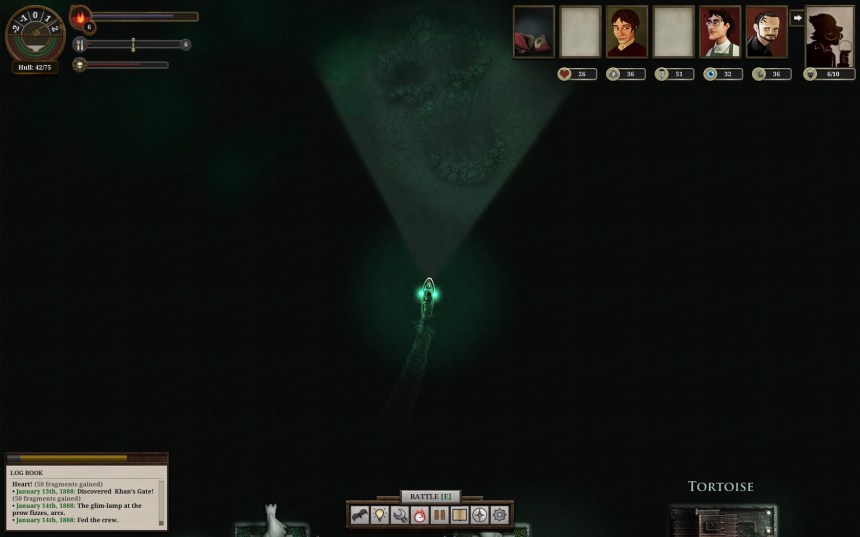Screen dimensions: 860x537
Task: Activate the flaming clock full-power button
Action: (x=420, y=515)
